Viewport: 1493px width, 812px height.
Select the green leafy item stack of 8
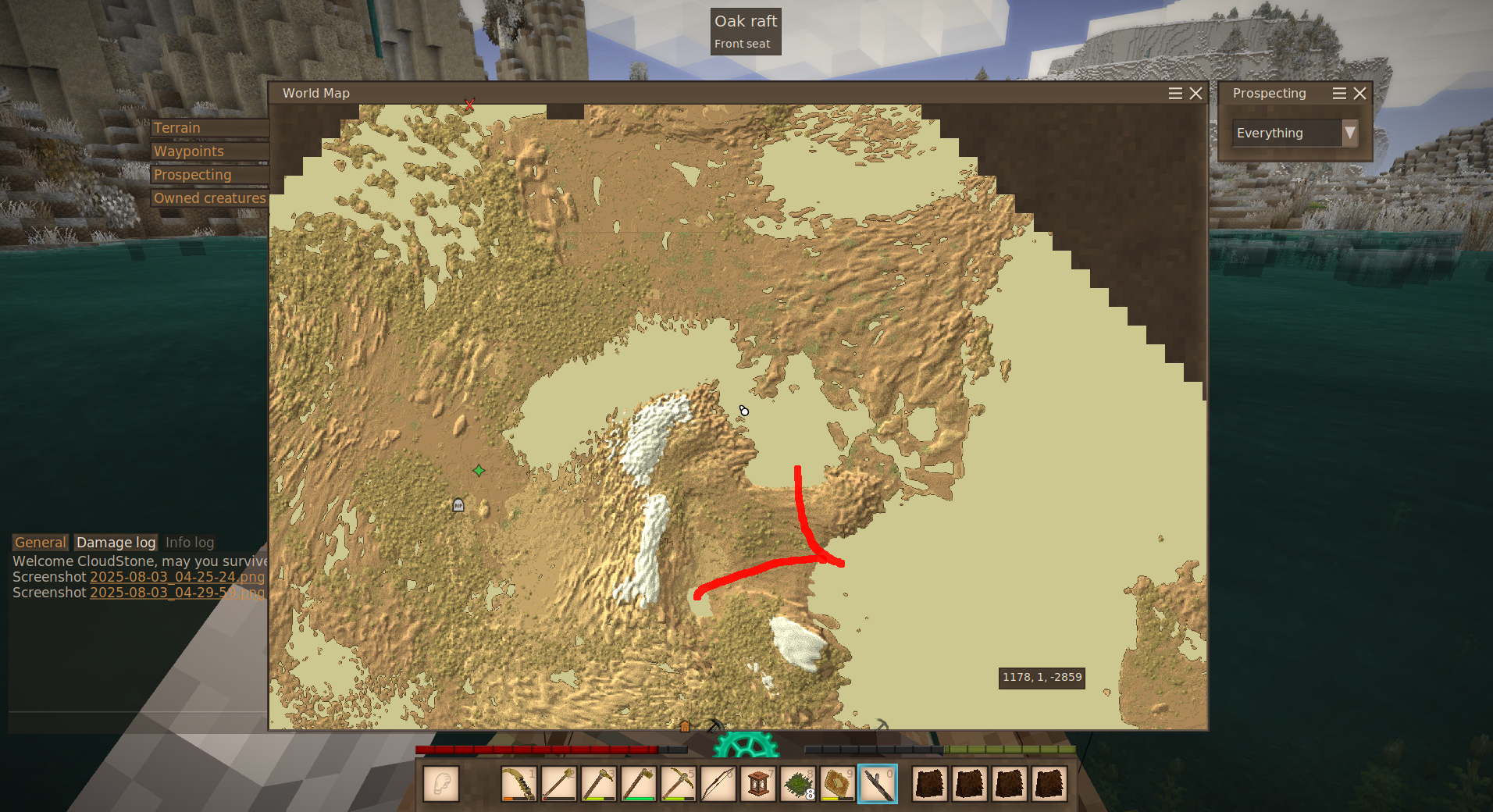tap(797, 784)
